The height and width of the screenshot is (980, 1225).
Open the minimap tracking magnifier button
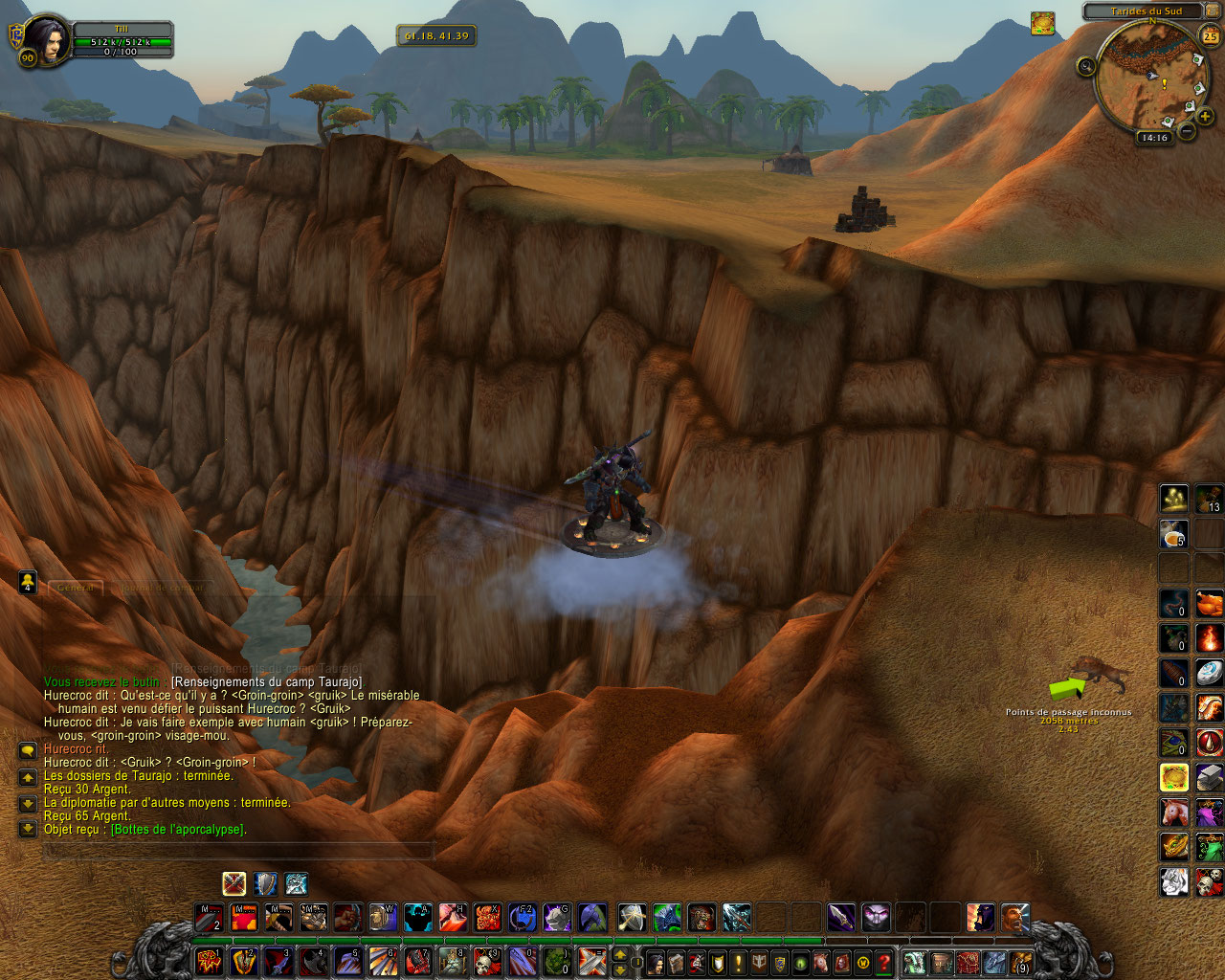point(1085,66)
